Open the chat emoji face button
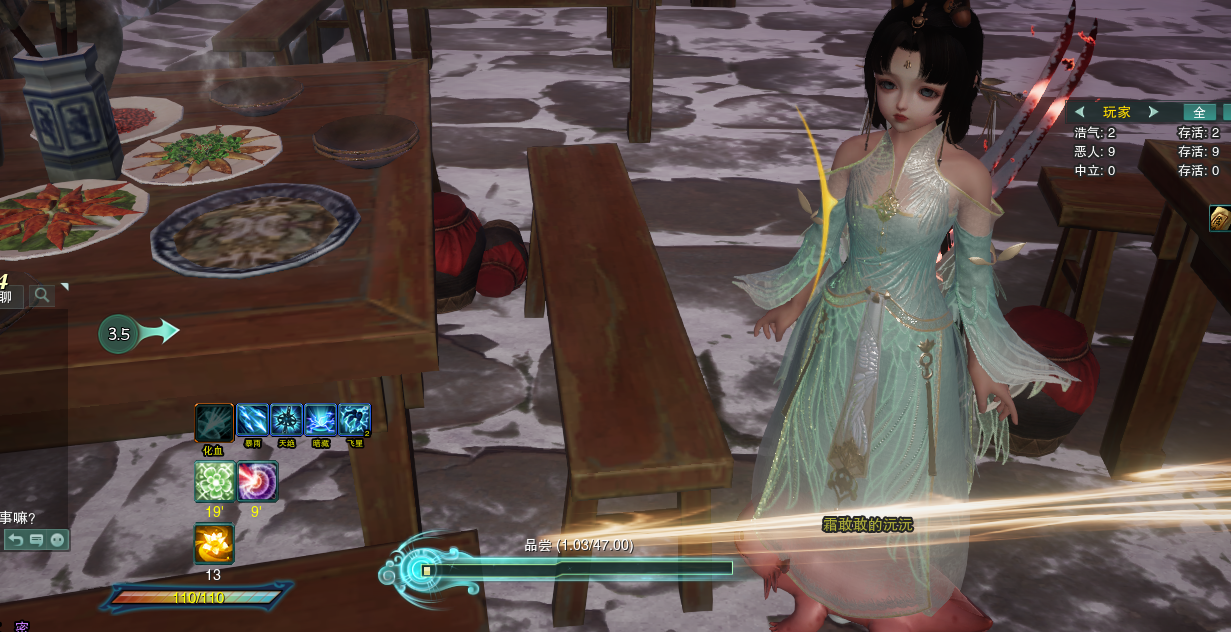1231x632 pixels. pos(57,540)
